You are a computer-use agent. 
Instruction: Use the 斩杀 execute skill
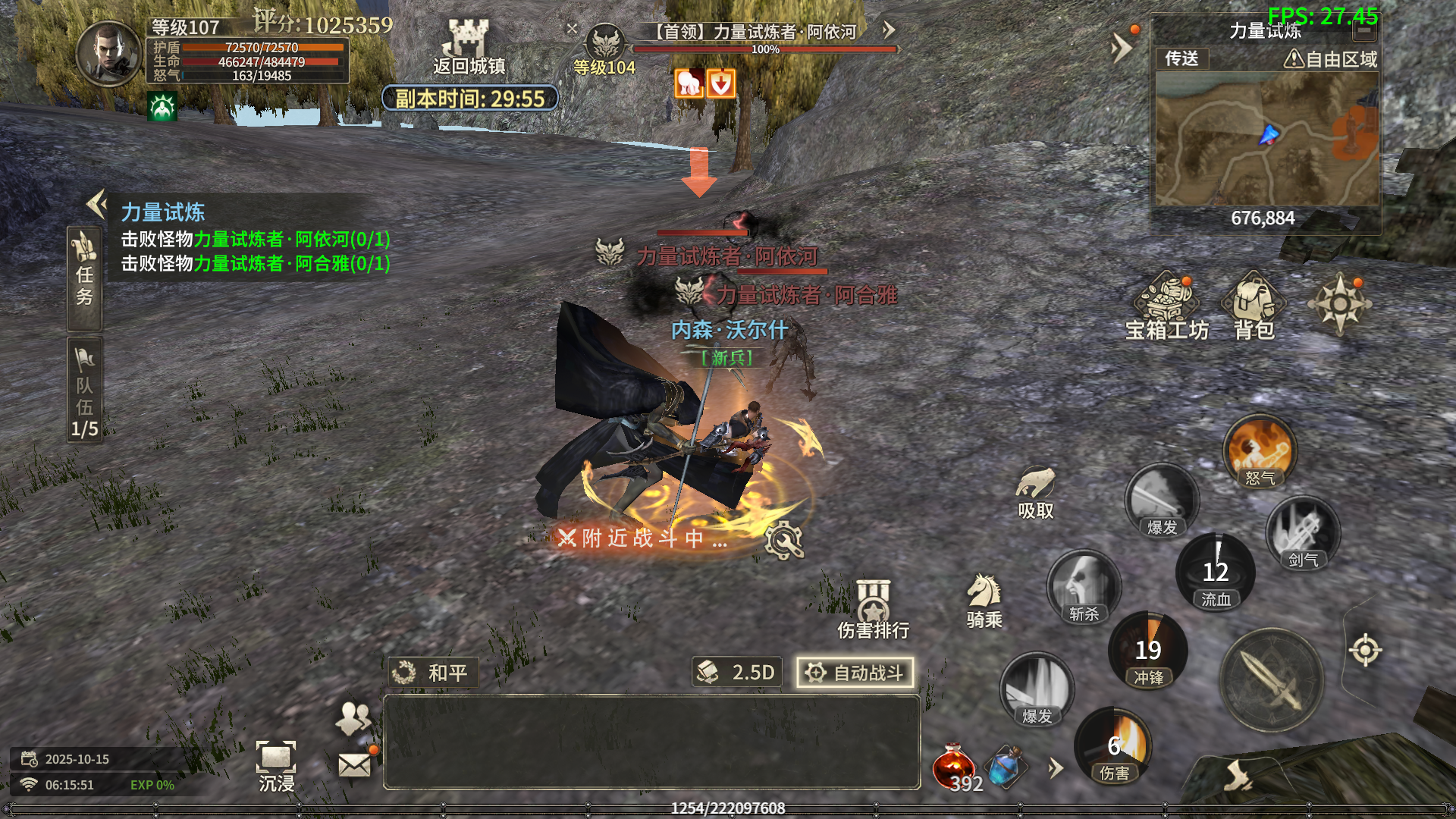click(1083, 587)
